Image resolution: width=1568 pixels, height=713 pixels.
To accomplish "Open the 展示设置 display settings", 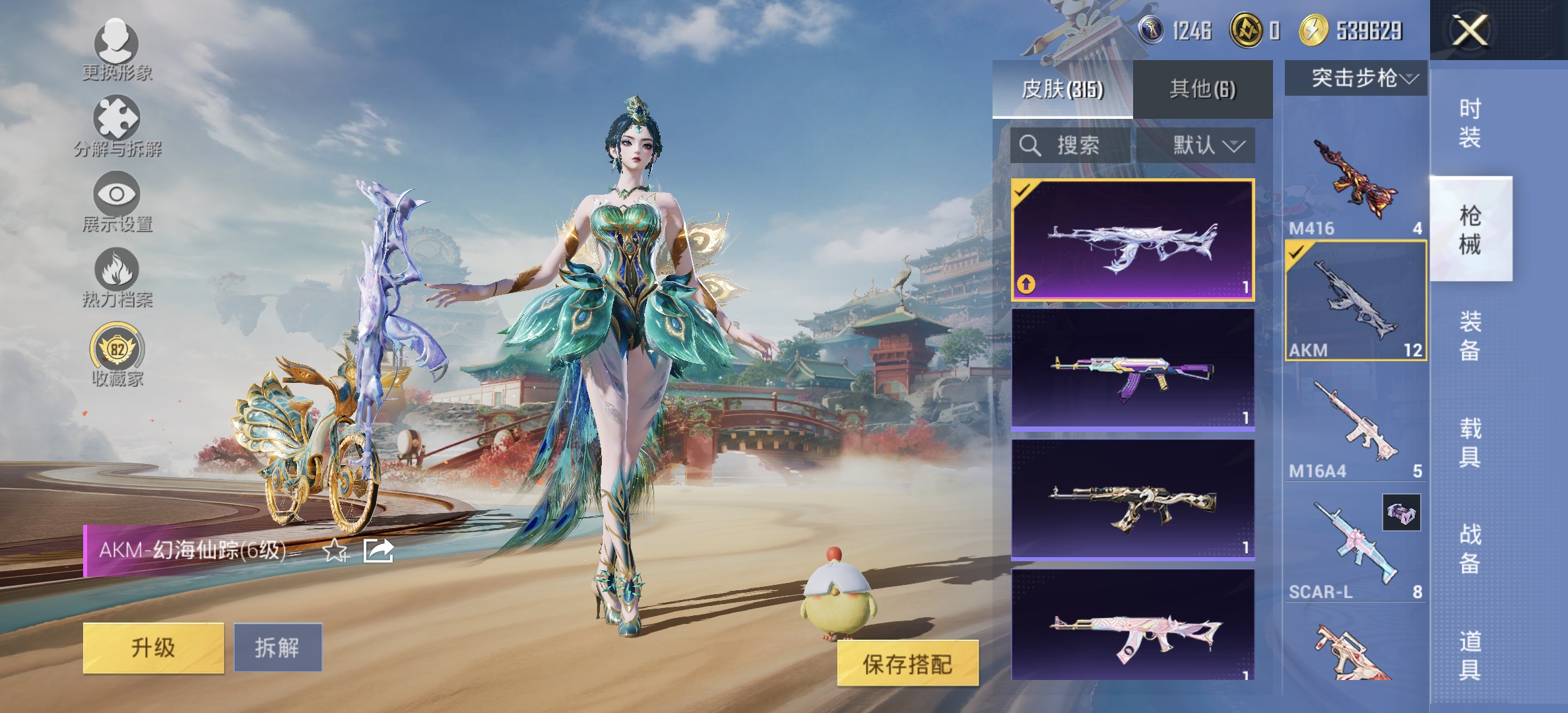I will coord(115,205).
